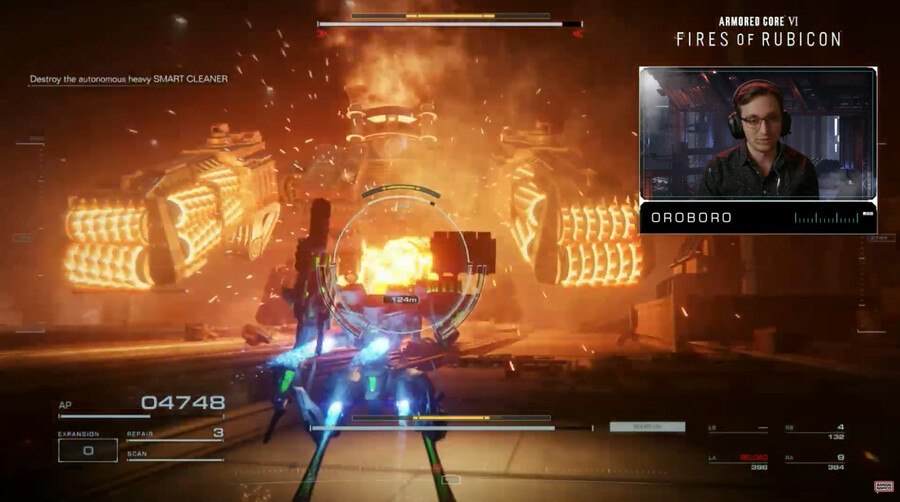Click the Repair kit counter
Image resolution: width=900 pixels, height=502 pixels.
[x=174, y=434]
